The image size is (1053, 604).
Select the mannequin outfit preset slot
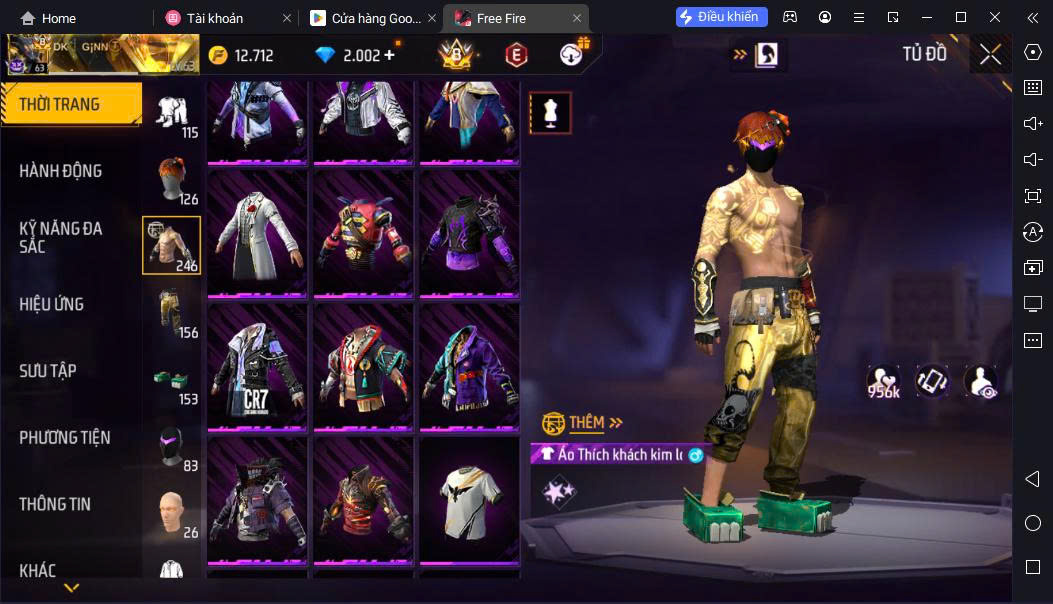[x=550, y=113]
